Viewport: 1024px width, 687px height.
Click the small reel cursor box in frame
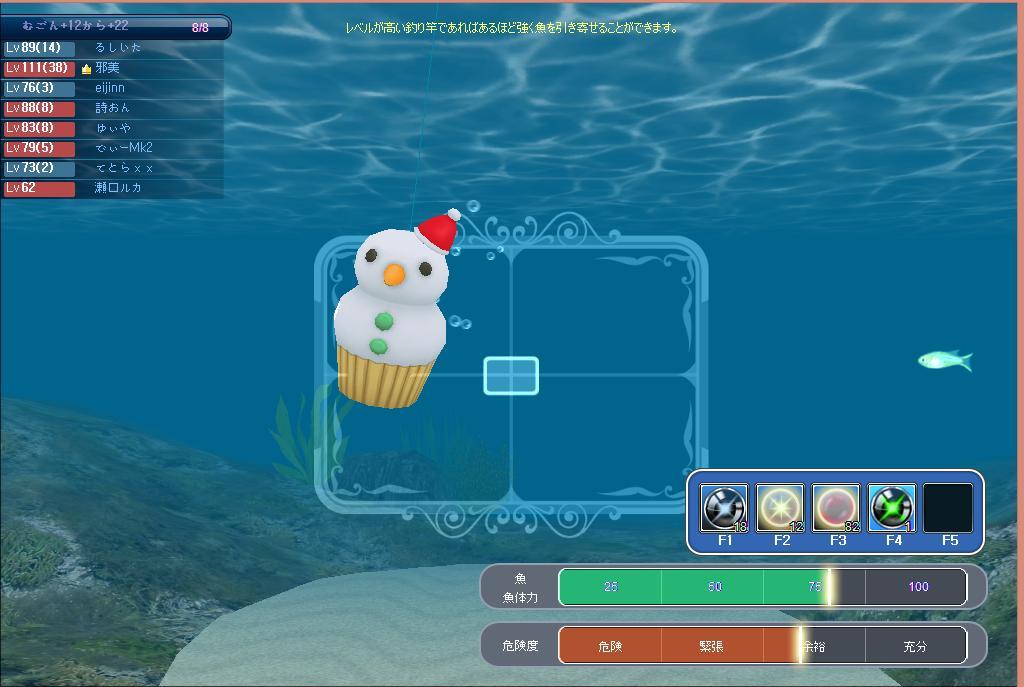(511, 376)
